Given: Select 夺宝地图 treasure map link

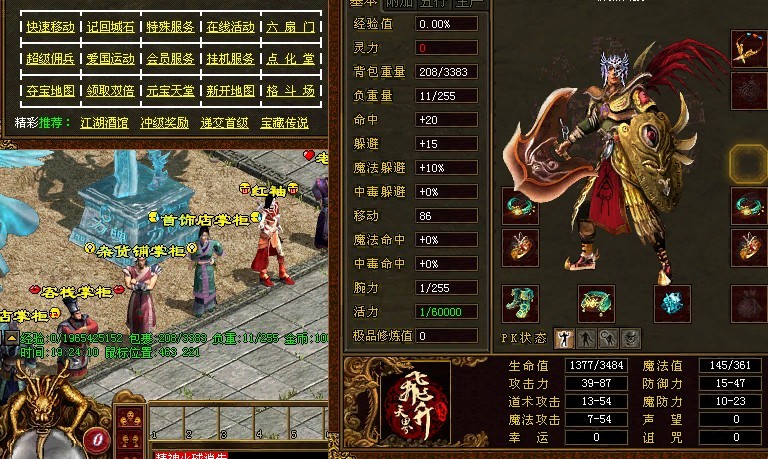Looking at the screenshot, I should pyautogui.click(x=50, y=91).
